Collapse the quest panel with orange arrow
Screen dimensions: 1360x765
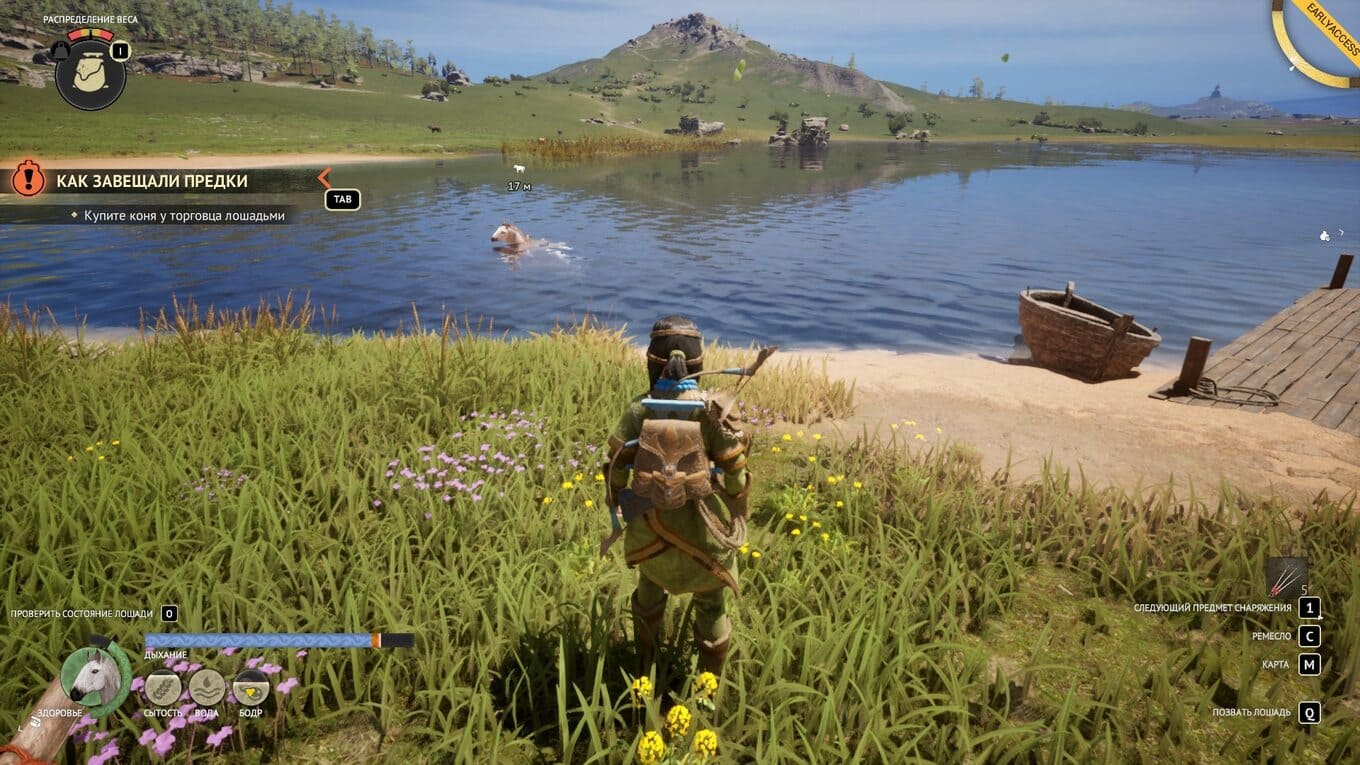(324, 179)
